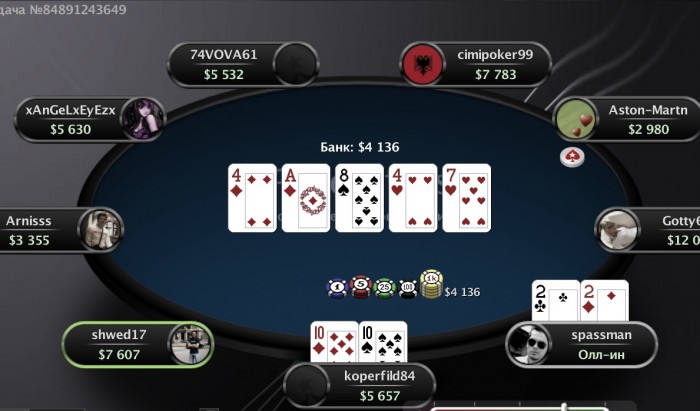Image resolution: width=700 pixels, height=411 pixels.
Task: Click the ace of diamonds board card
Action: coord(307,198)
